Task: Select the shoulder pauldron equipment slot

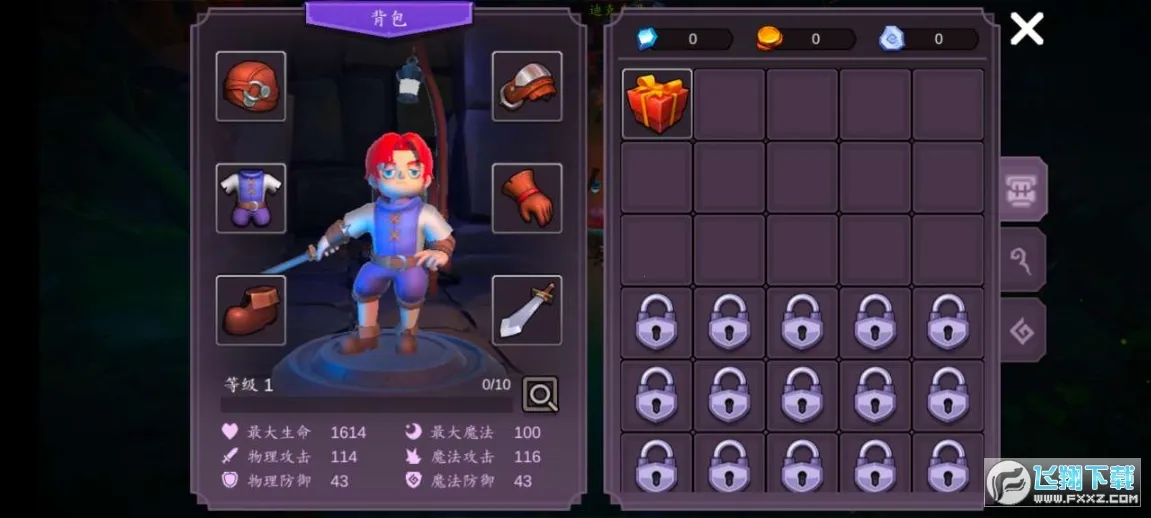Action: [x=526, y=86]
